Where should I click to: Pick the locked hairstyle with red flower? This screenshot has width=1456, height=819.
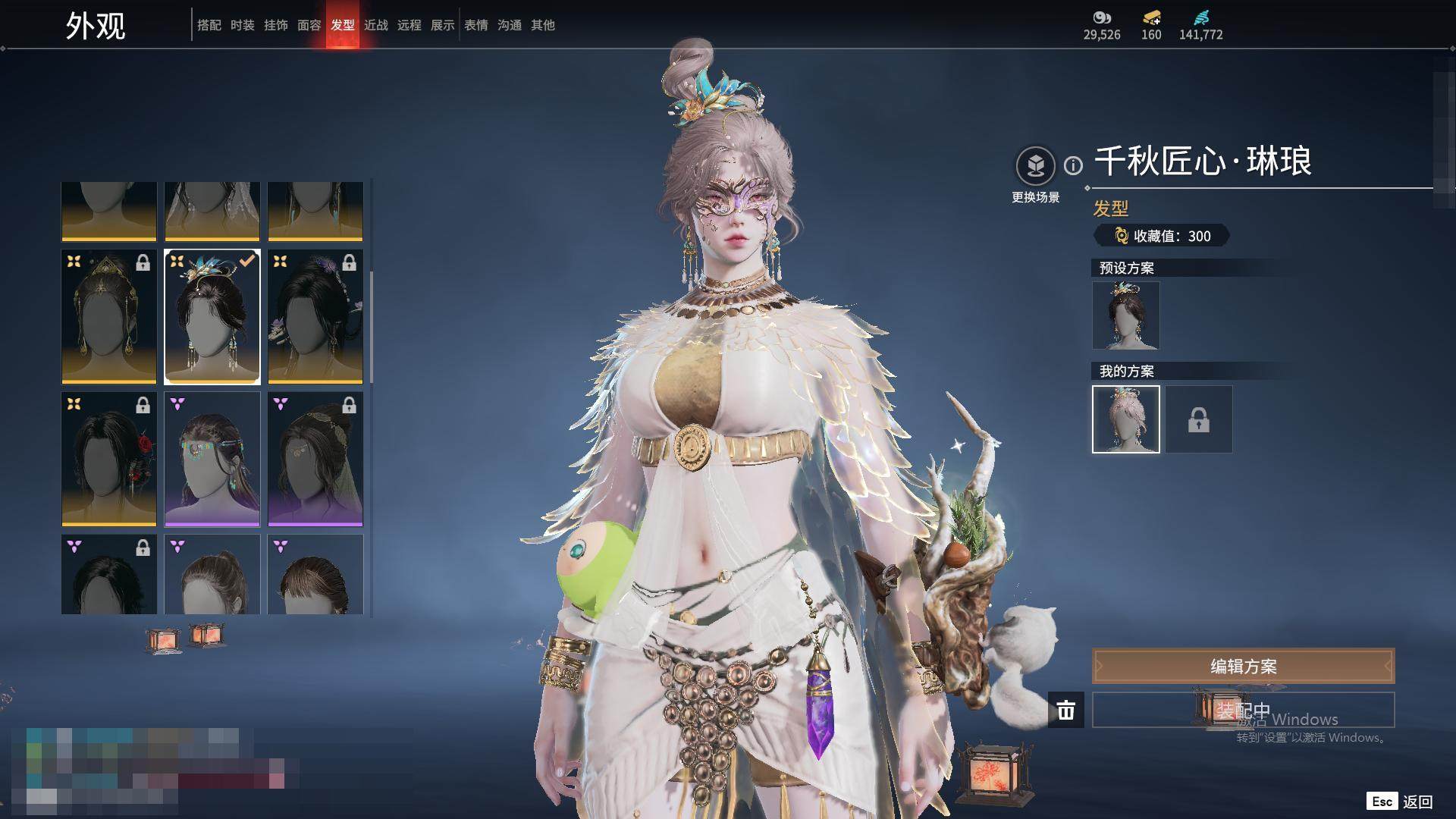(109, 459)
